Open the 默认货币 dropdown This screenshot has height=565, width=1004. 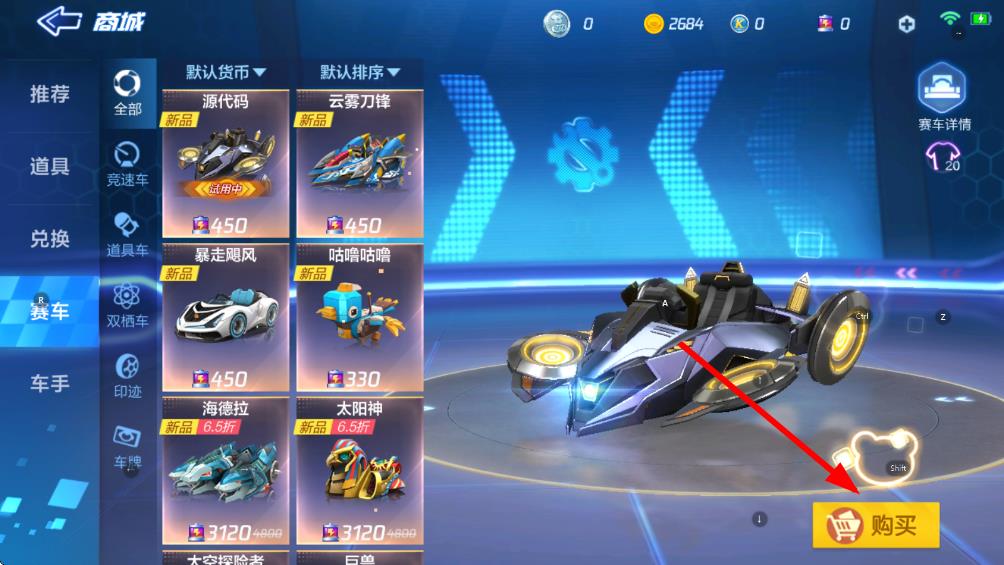point(226,72)
